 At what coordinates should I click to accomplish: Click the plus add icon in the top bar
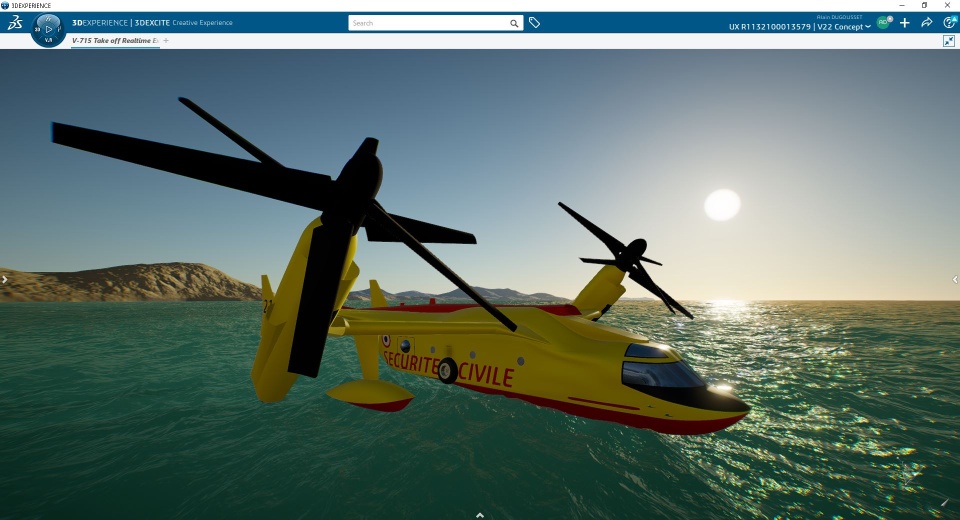(x=906, y=22)
